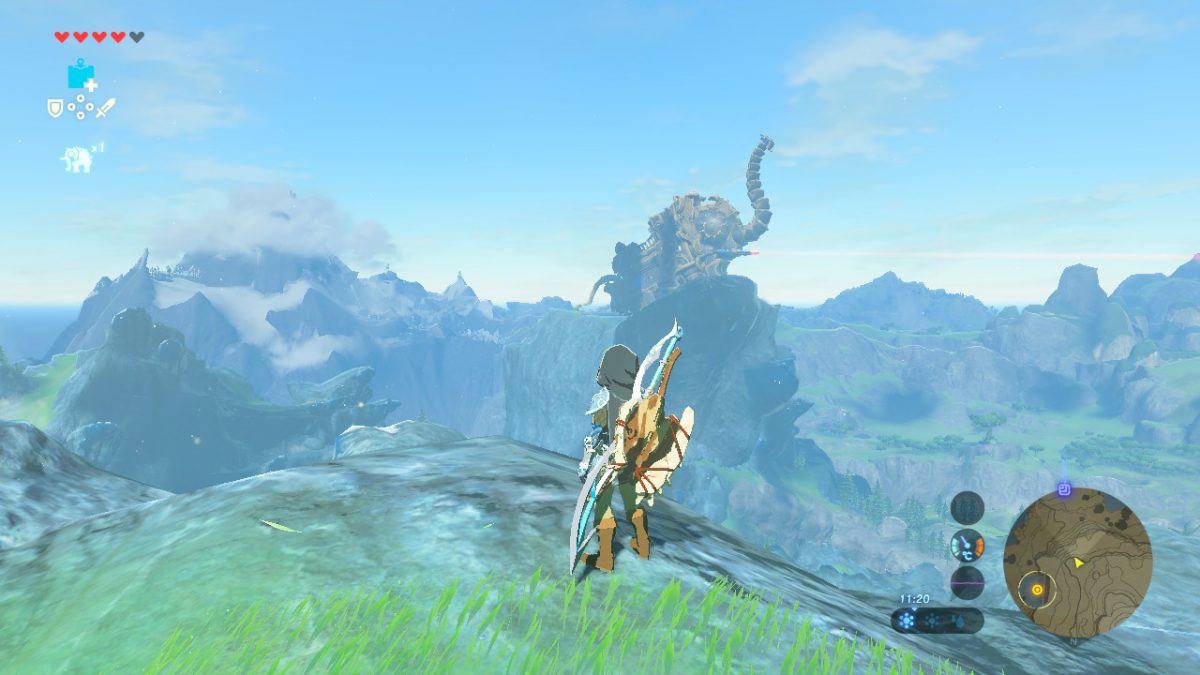Click the noise level indicator
Image resolution: width=1200 pixels, height=675 pixels.
click(x=967, y=582)
